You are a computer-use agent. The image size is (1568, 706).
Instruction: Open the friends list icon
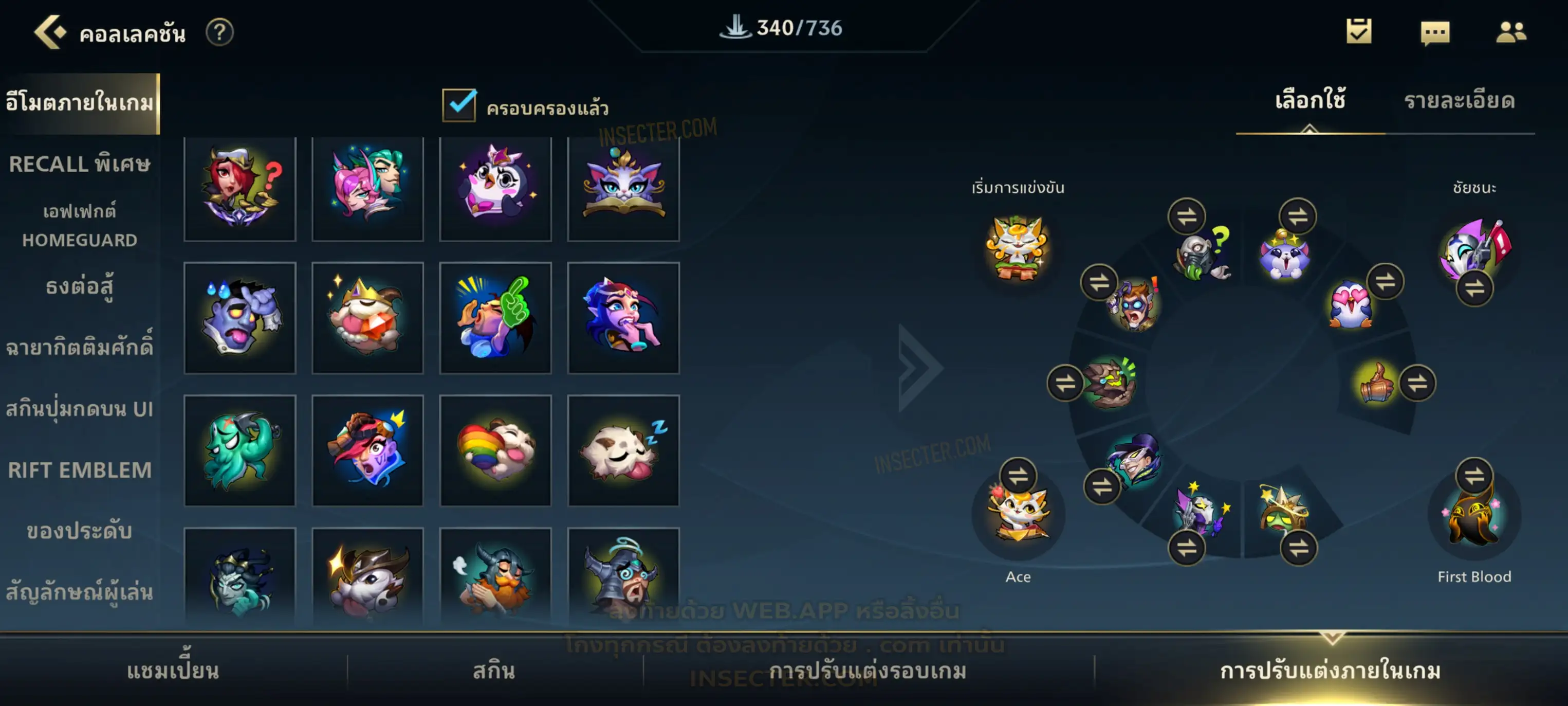(x=1510, y=32)
